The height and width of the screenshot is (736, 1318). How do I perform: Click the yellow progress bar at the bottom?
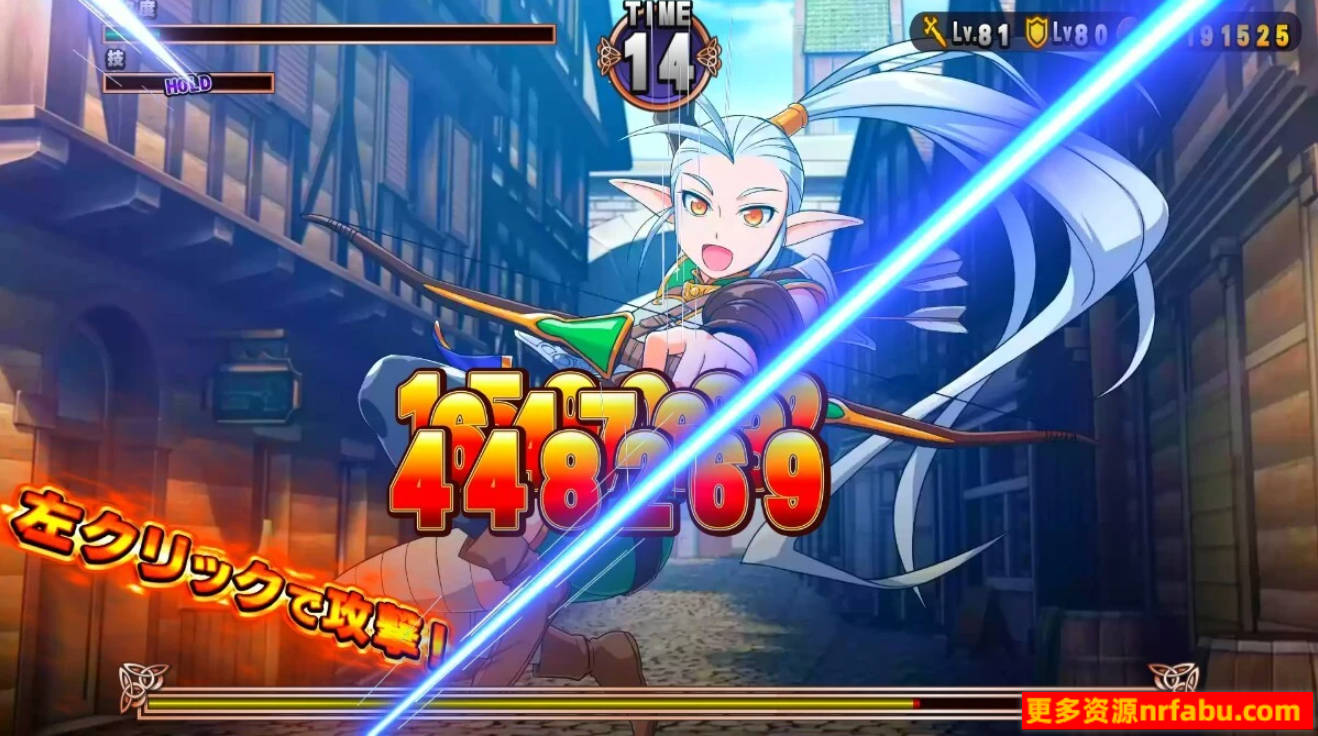530,703
